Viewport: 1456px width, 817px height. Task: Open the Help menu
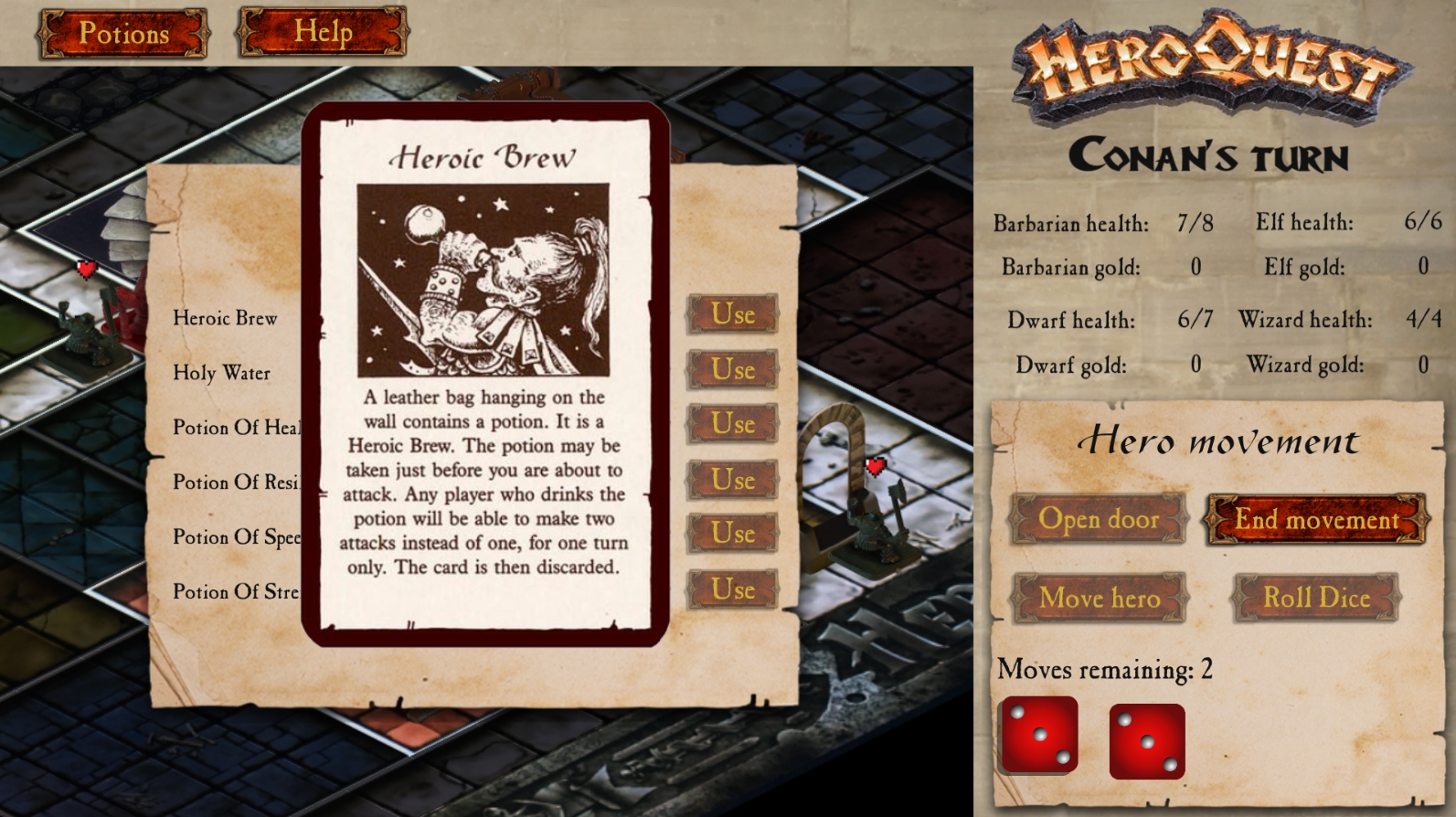coord(324,30)
